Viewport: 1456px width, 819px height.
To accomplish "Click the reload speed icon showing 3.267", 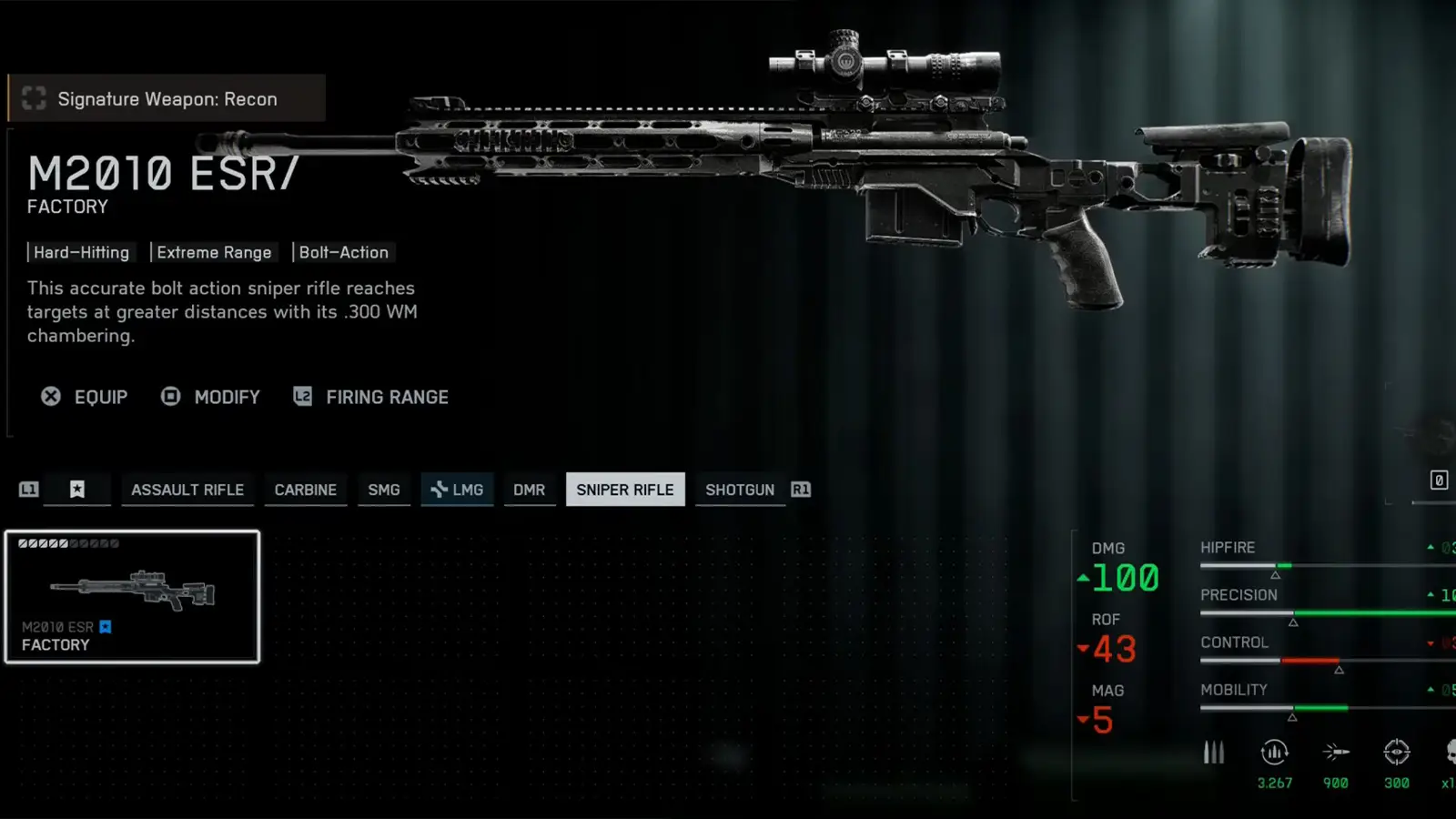I will point(1273,753).
